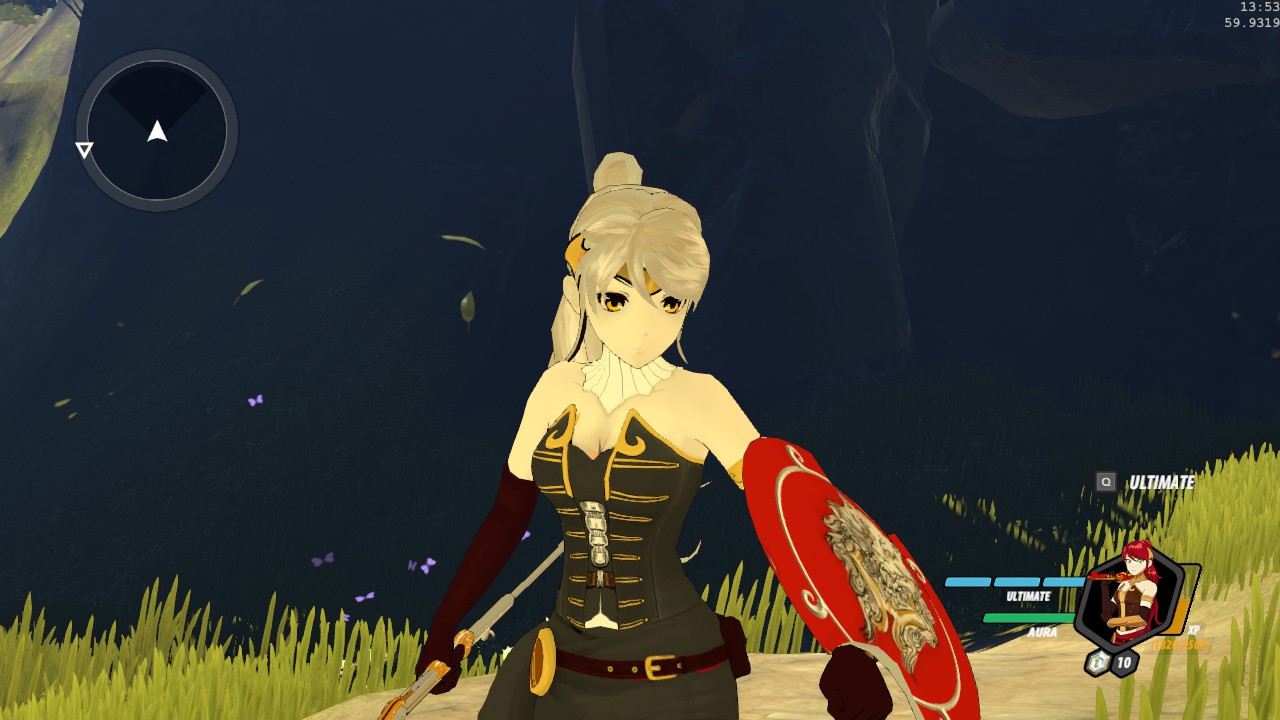Click the magnifier key icon beside ULTIMATE prompt

[x=1106, y=481]
